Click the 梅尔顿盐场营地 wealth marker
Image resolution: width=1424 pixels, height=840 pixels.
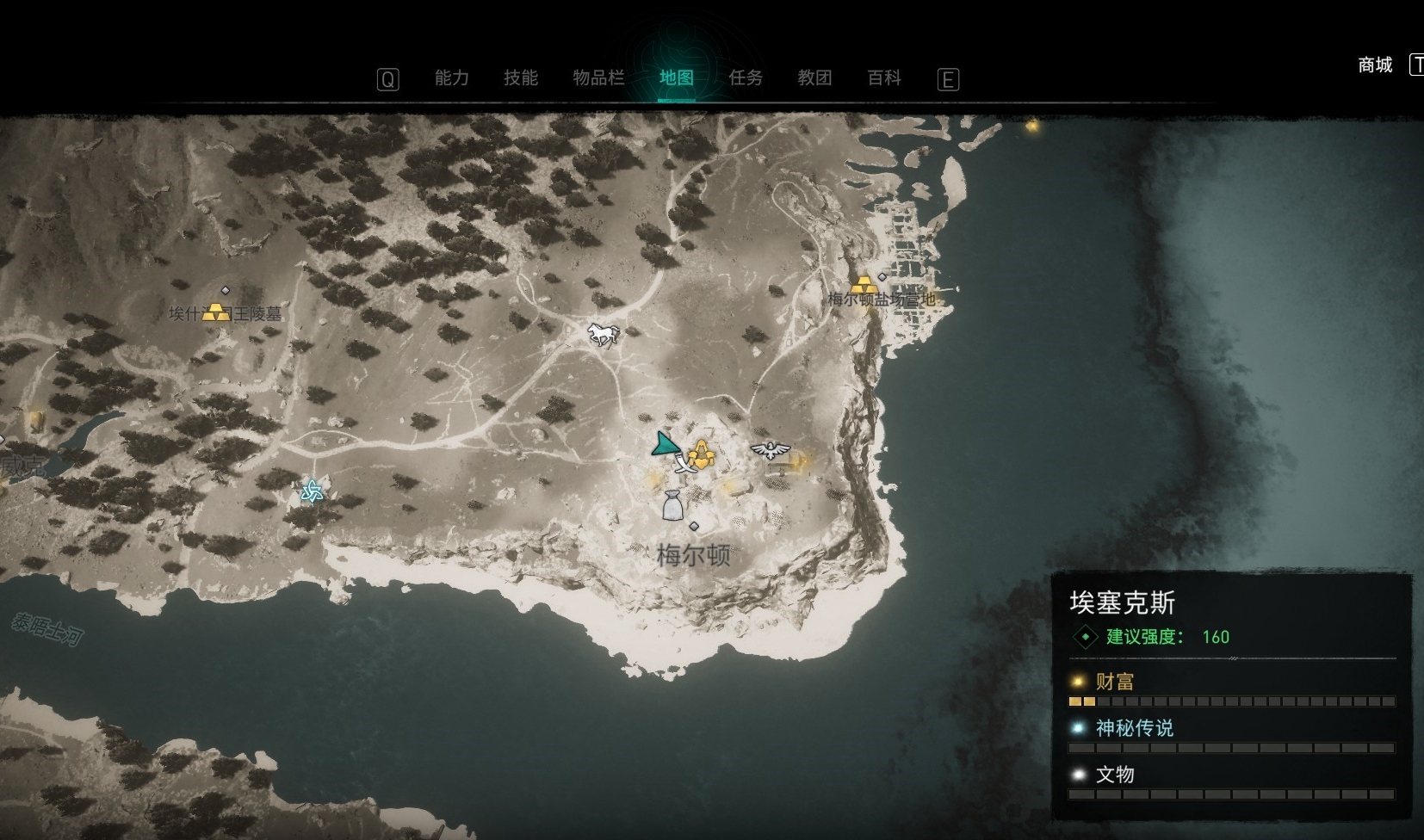point(864,286)
